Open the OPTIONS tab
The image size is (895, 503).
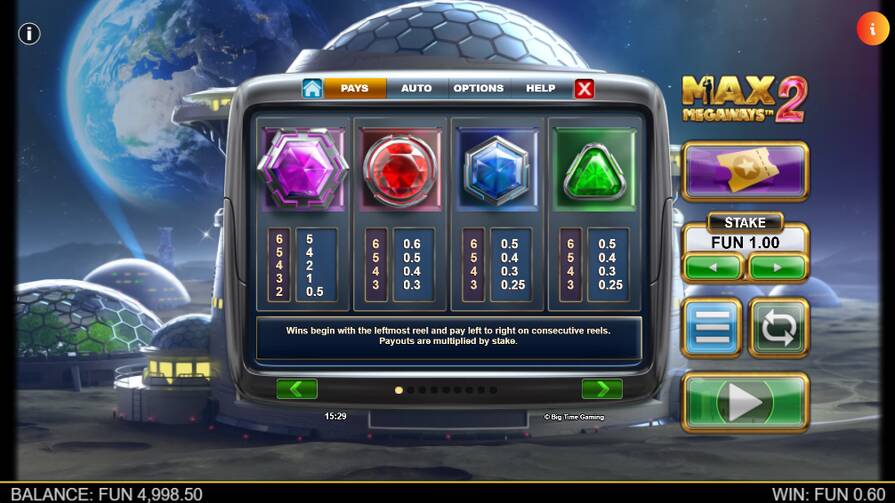pyautogui.click(x=478, y=88)
